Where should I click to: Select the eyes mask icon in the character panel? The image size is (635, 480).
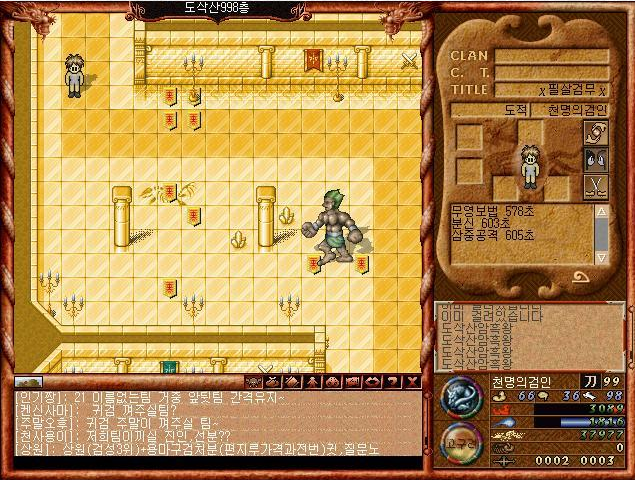pyautogui.click(x=596, y=159)
